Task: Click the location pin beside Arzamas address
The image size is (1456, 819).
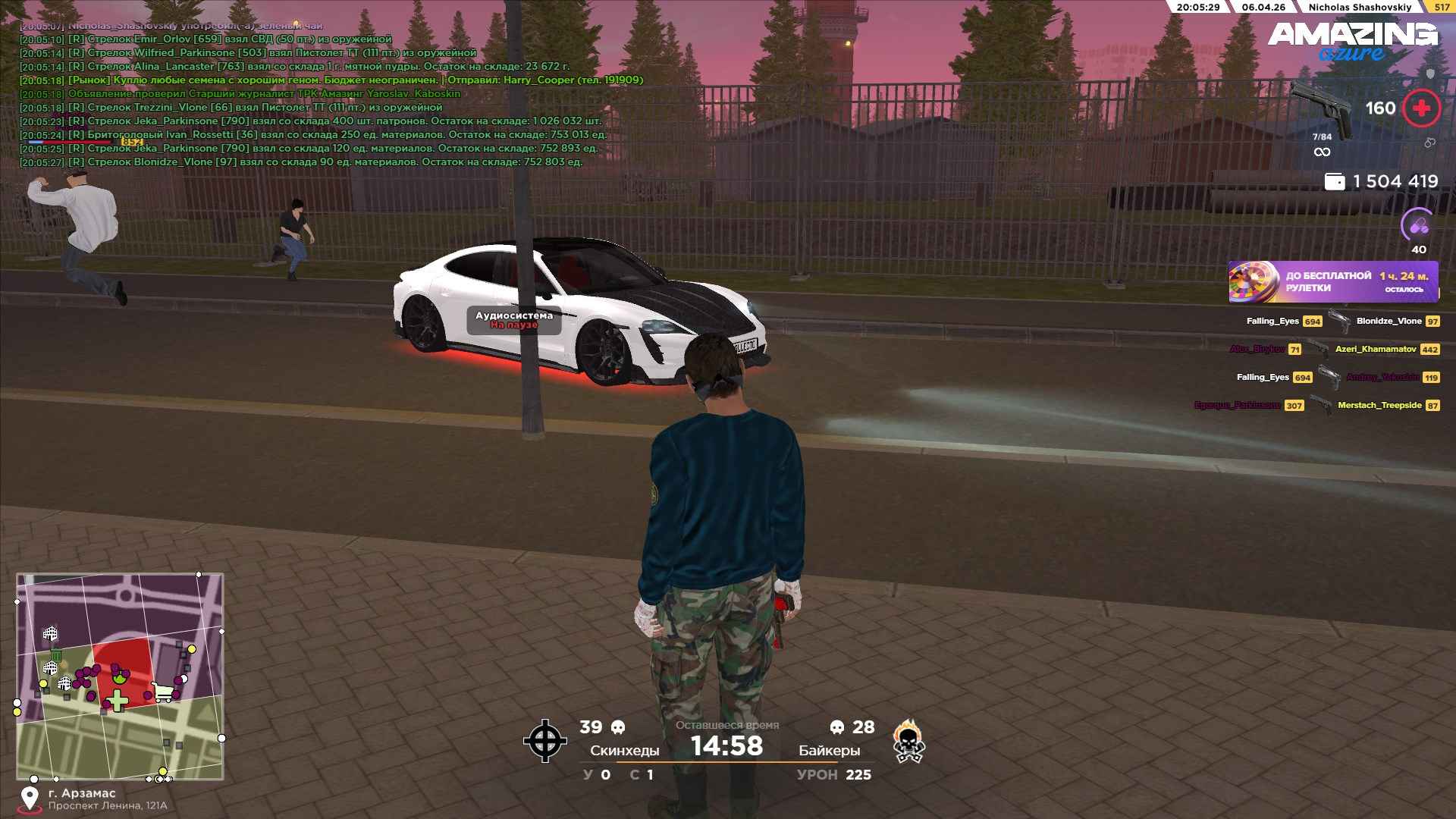Action: coord(30,799)
